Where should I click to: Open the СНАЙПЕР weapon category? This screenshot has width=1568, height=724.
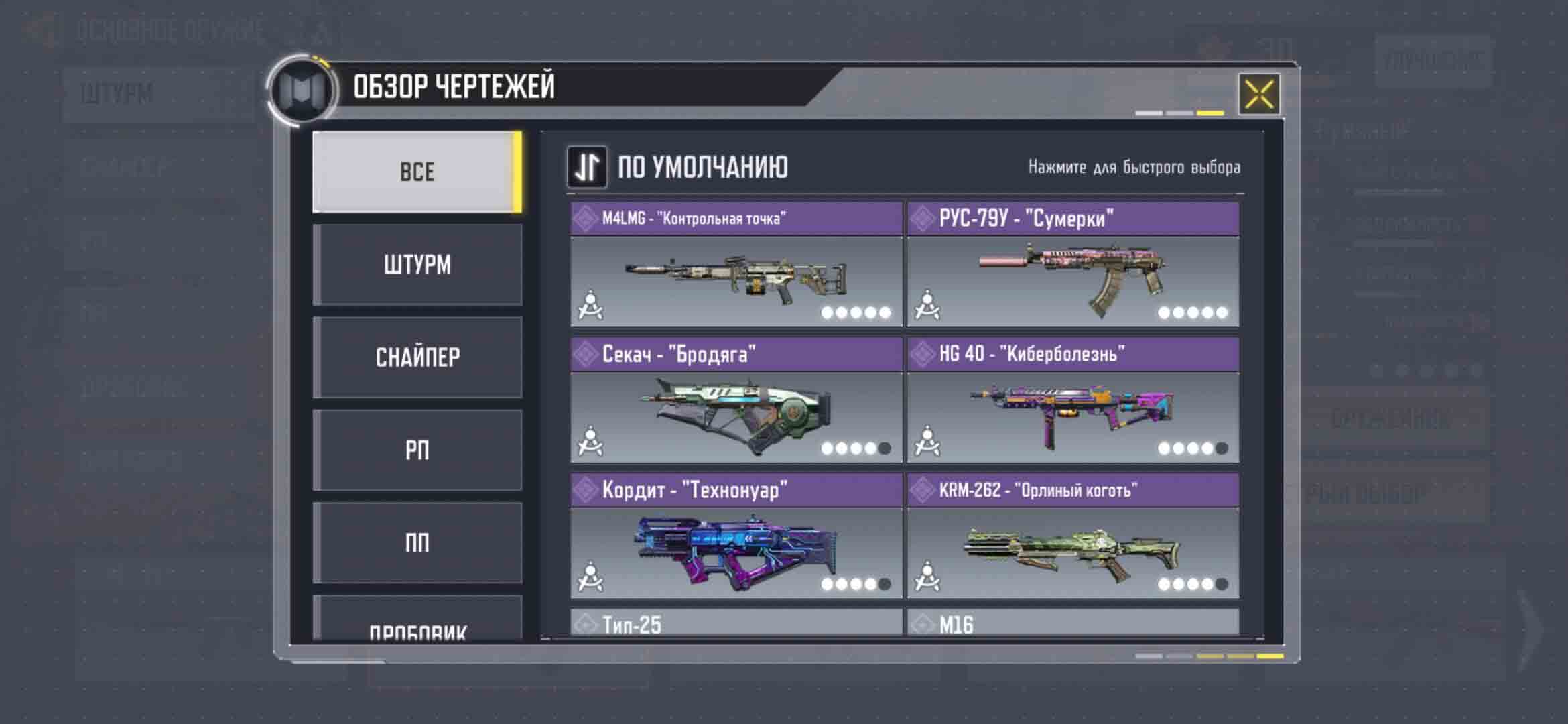pyautogui.click(x=417, y=357)
